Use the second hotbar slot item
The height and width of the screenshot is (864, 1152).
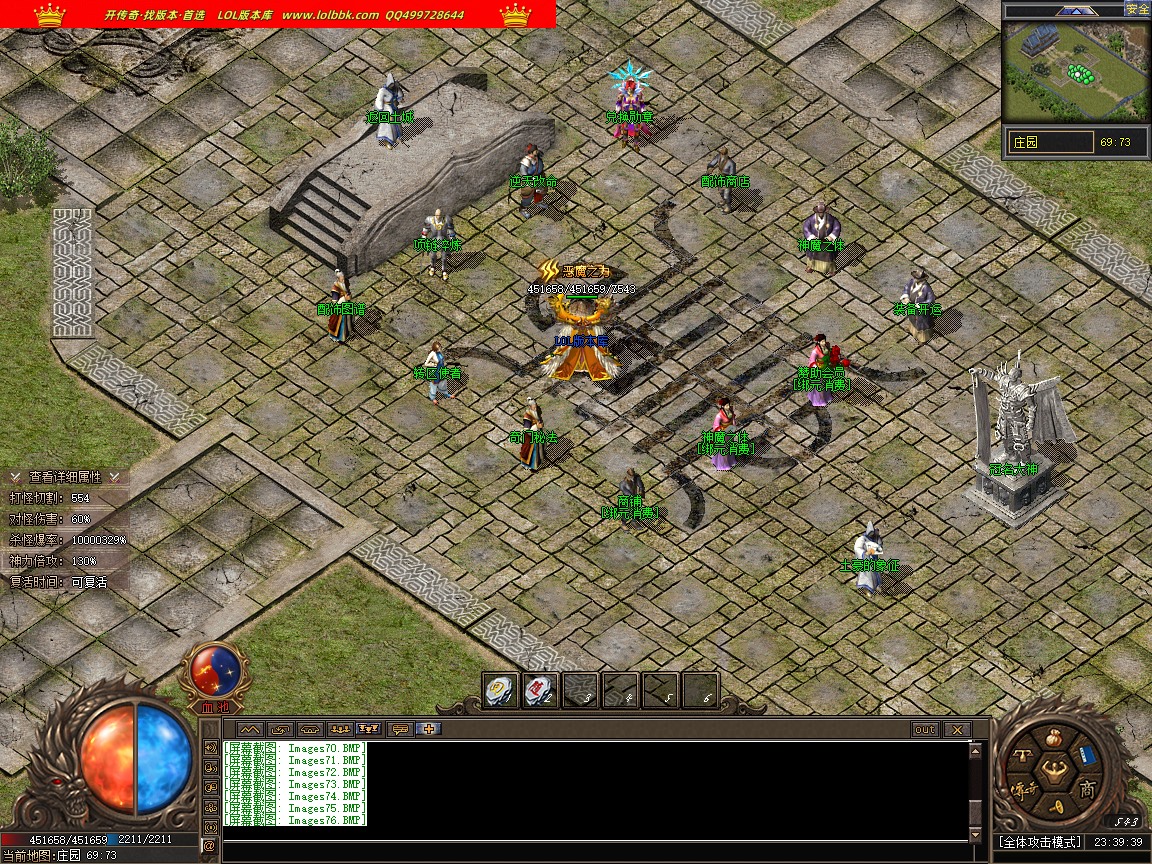(x=540, y=690)
